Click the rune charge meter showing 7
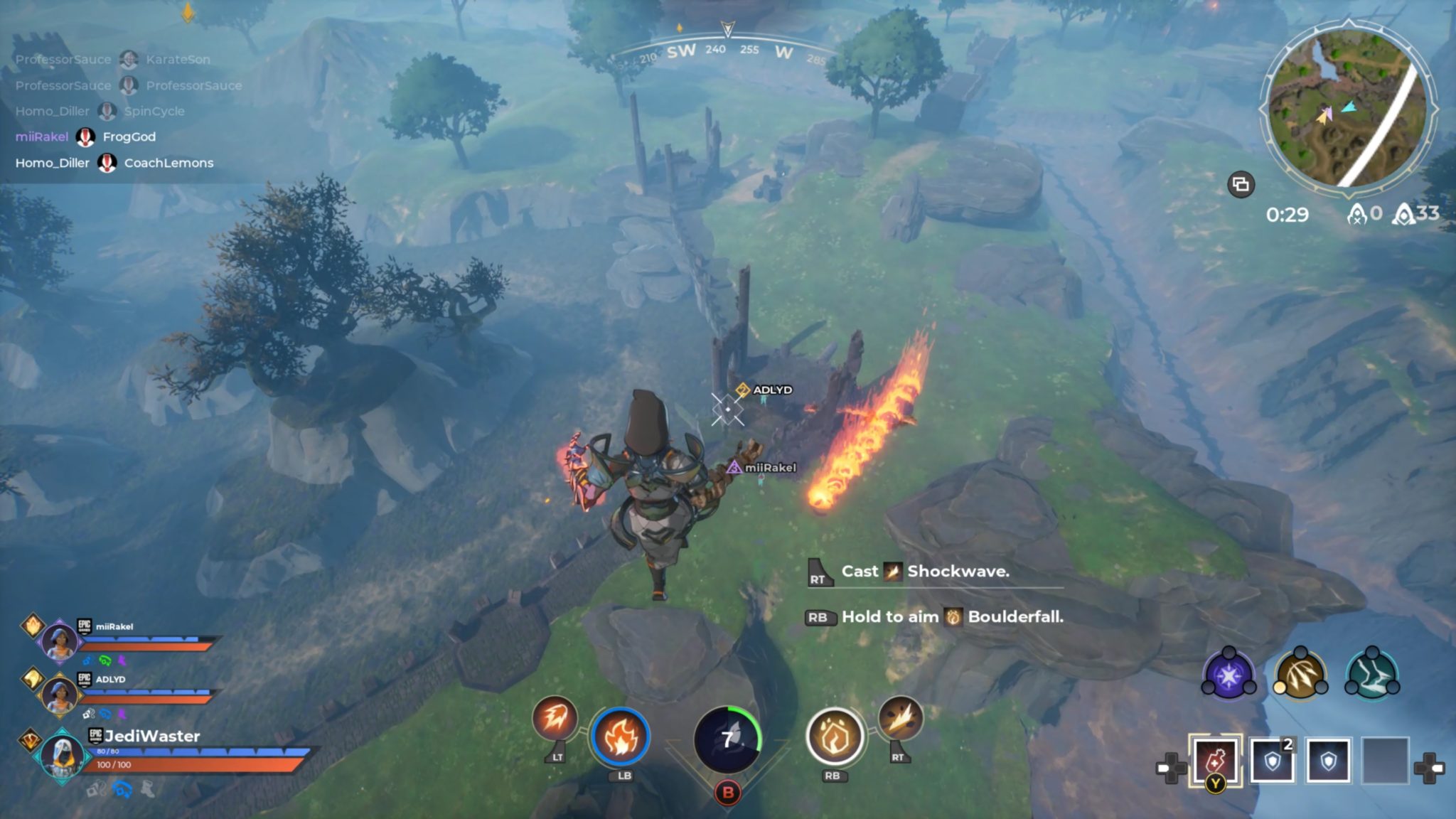Screen dimensions: 1456x819 tap(728, 739)
